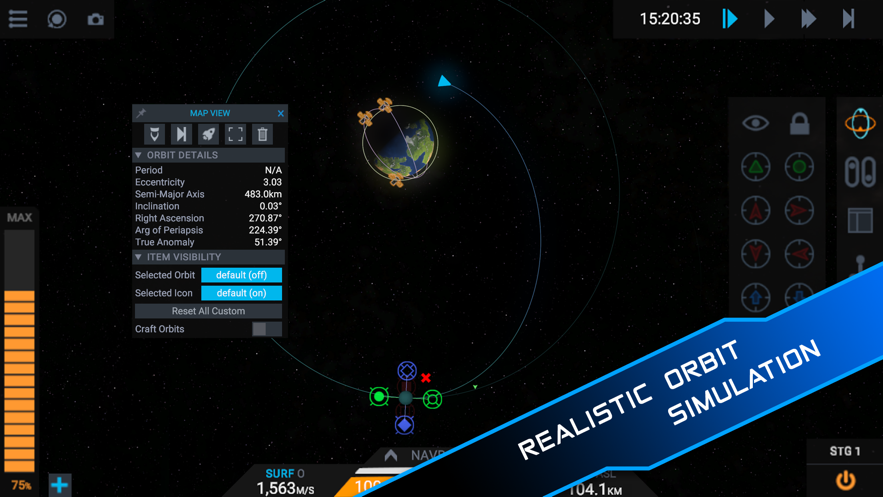The image size is (883, 497).
Task: Activate the stage 1 power button
Action: pyautogui.click(x=845, y=480)
